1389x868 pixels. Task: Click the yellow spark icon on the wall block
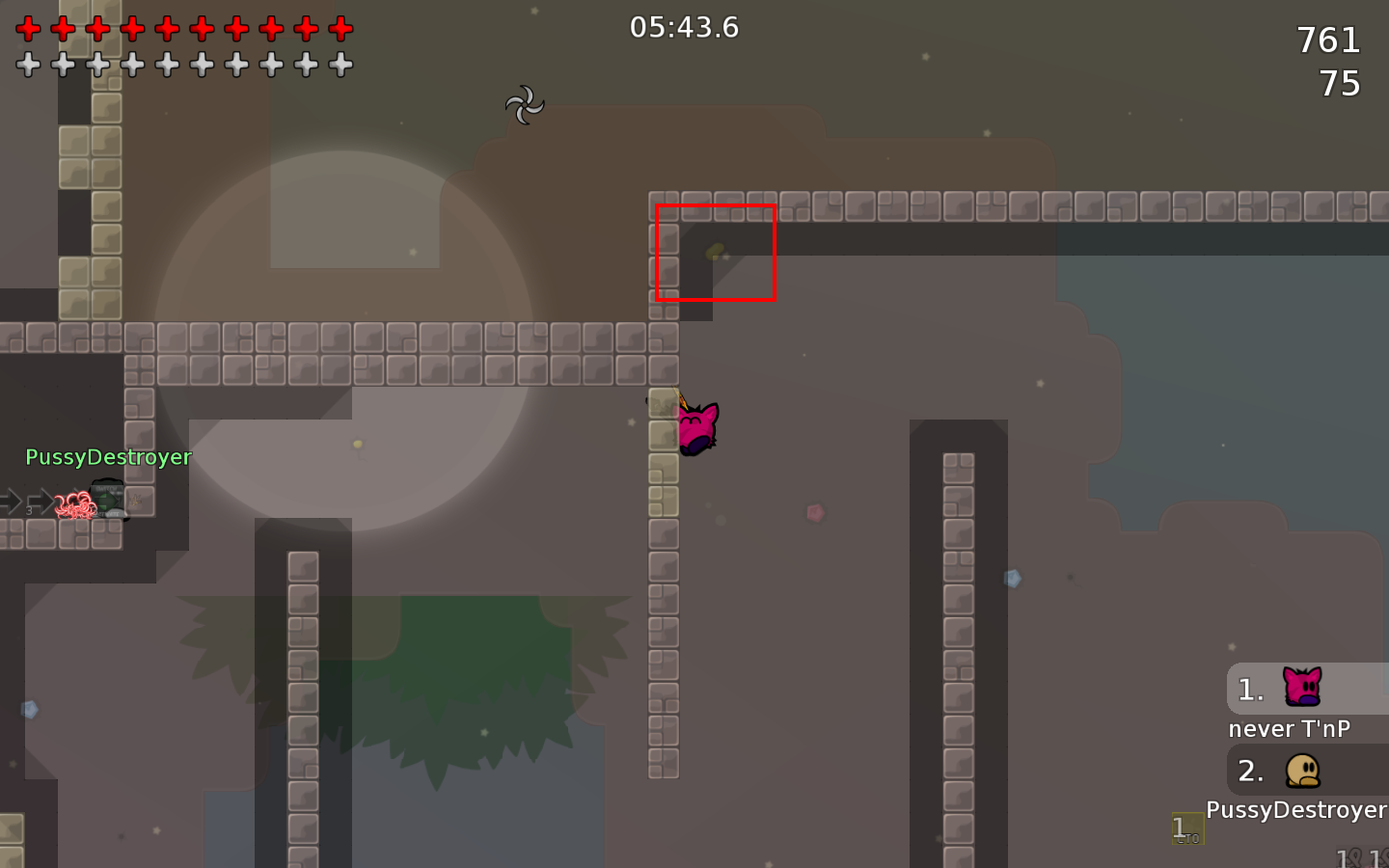135,501
